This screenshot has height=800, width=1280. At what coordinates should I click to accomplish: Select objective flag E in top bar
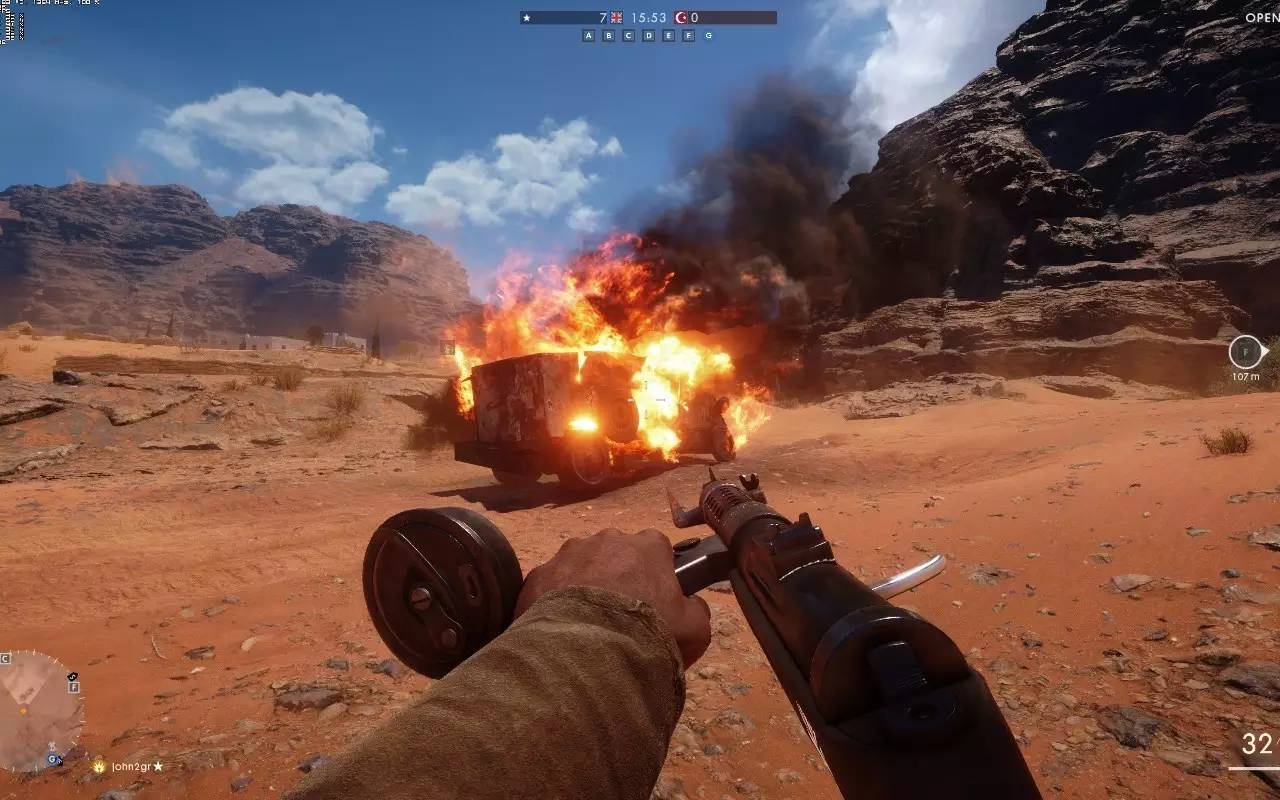coord(668,36)
